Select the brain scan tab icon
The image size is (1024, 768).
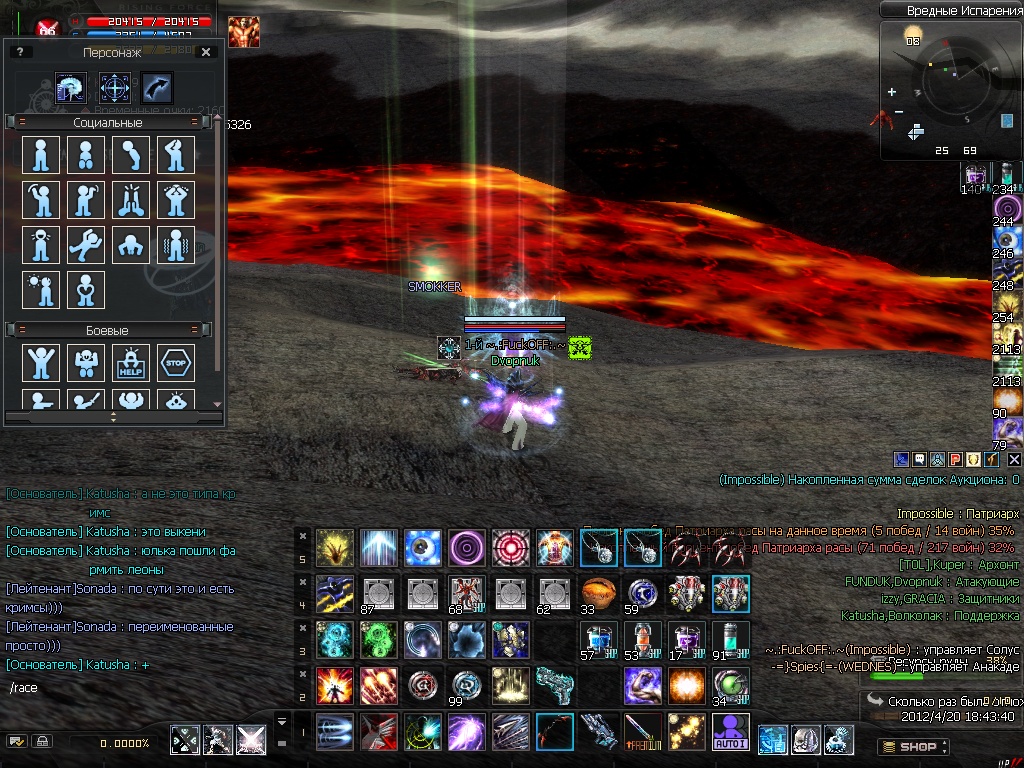[x=71, y=88]
